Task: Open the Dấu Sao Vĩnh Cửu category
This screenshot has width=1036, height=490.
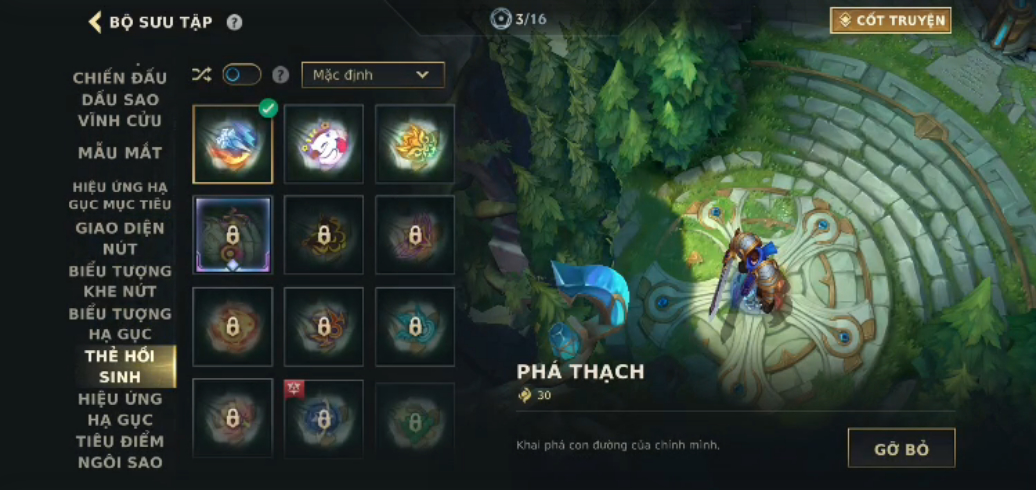Action: [120, 110]
